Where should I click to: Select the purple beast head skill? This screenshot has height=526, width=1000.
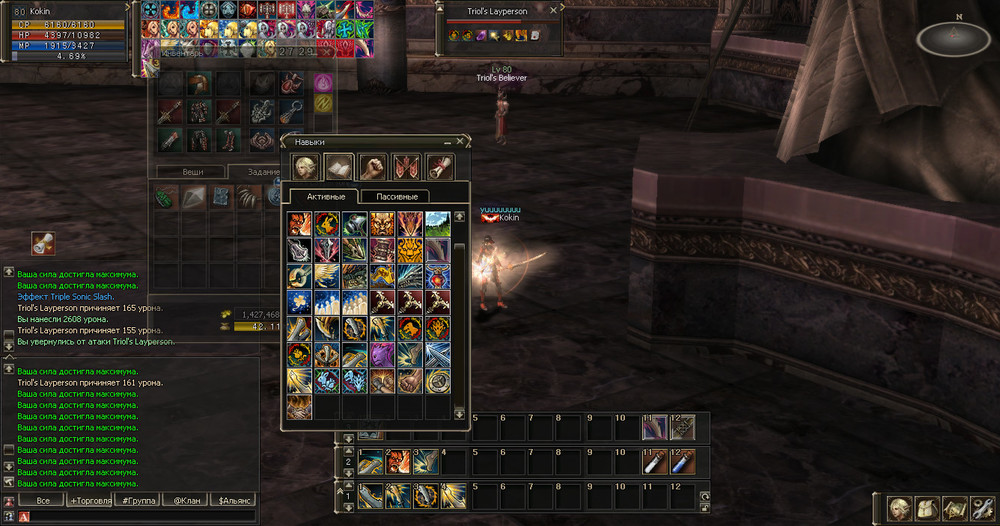383,354
